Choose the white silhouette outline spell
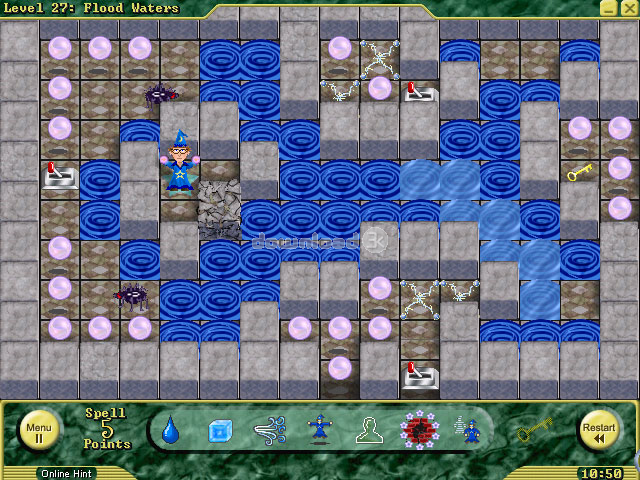 pyautogui.click(x=368, y=431)
